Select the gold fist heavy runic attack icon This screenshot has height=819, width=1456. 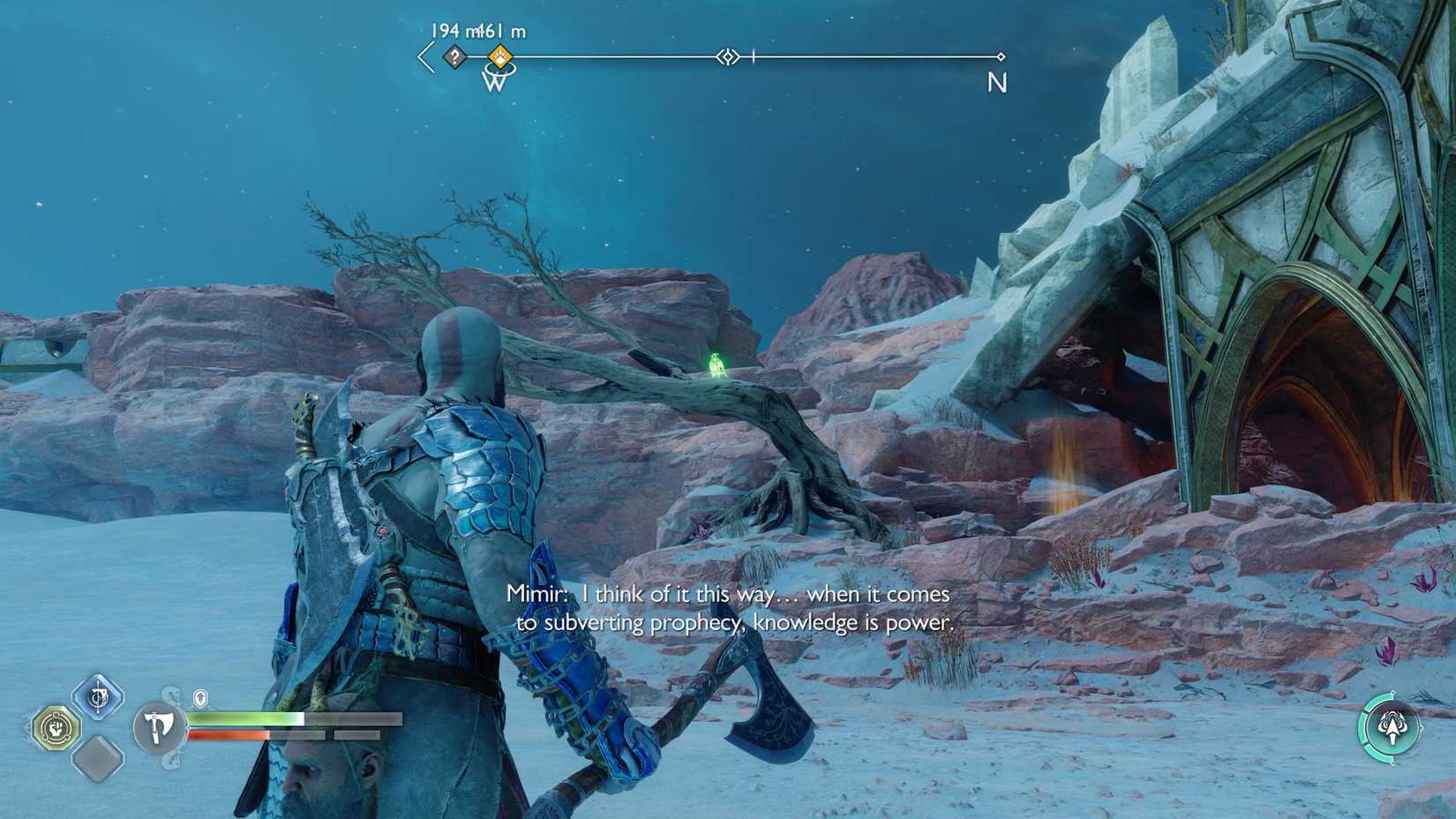click(x=56, y=726)
